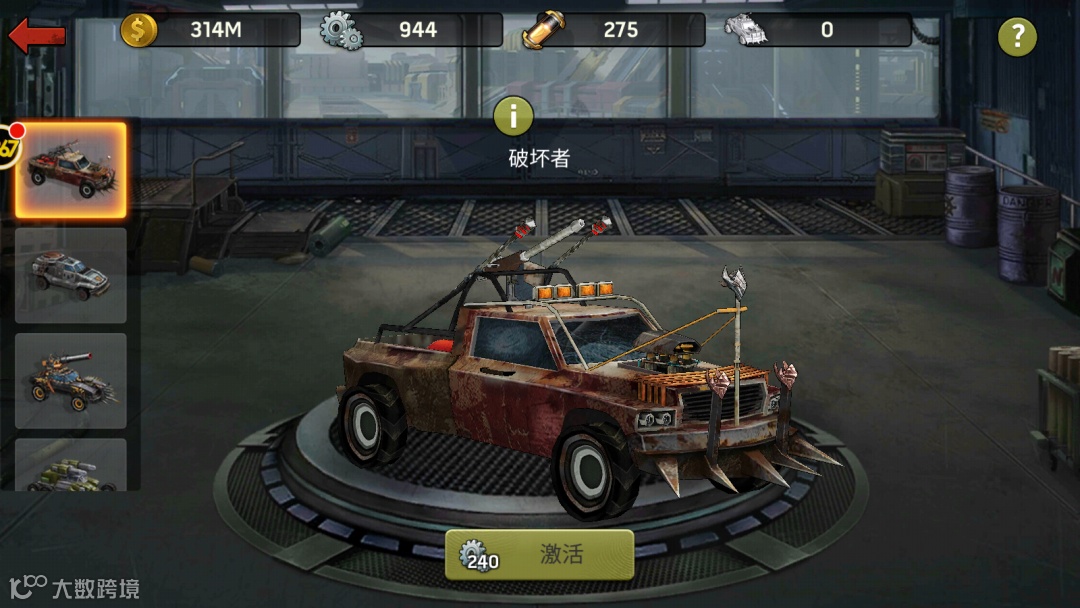Choose the silver SUV vehicle thumbnail

coord(70,275)
